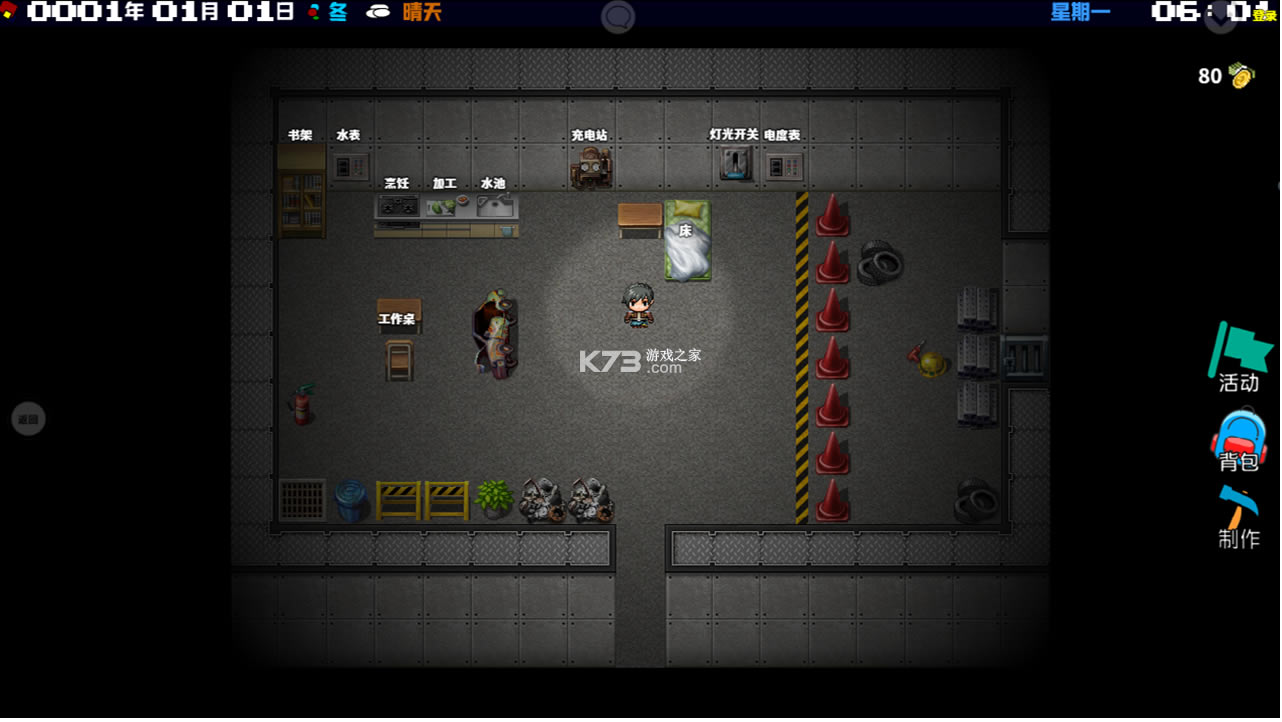Open the 制作 crafting menu
The image size is (1282, 722).
(1239, 517)
